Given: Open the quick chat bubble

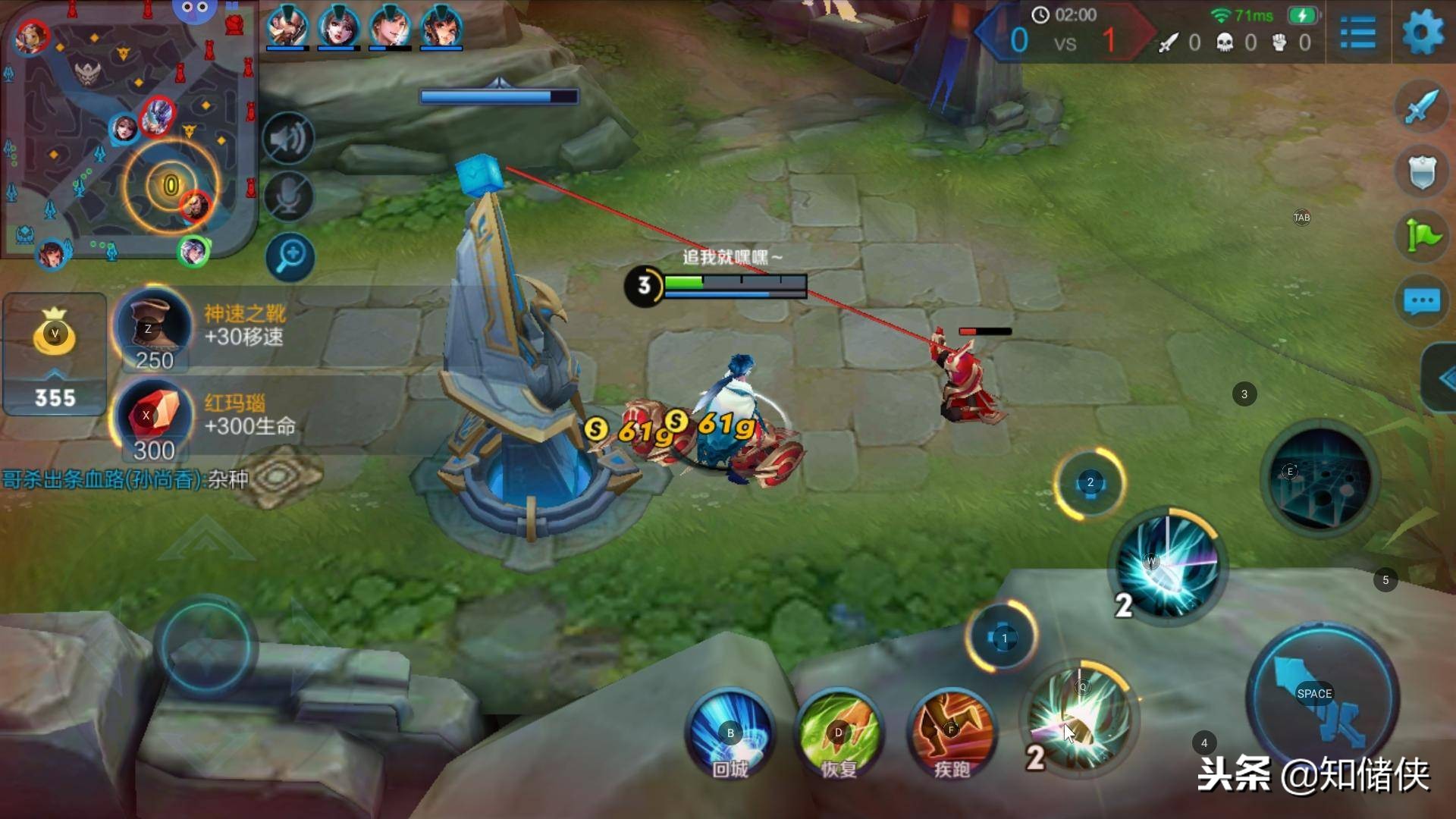Looking at the screenshot, I should pos(1421,301).
